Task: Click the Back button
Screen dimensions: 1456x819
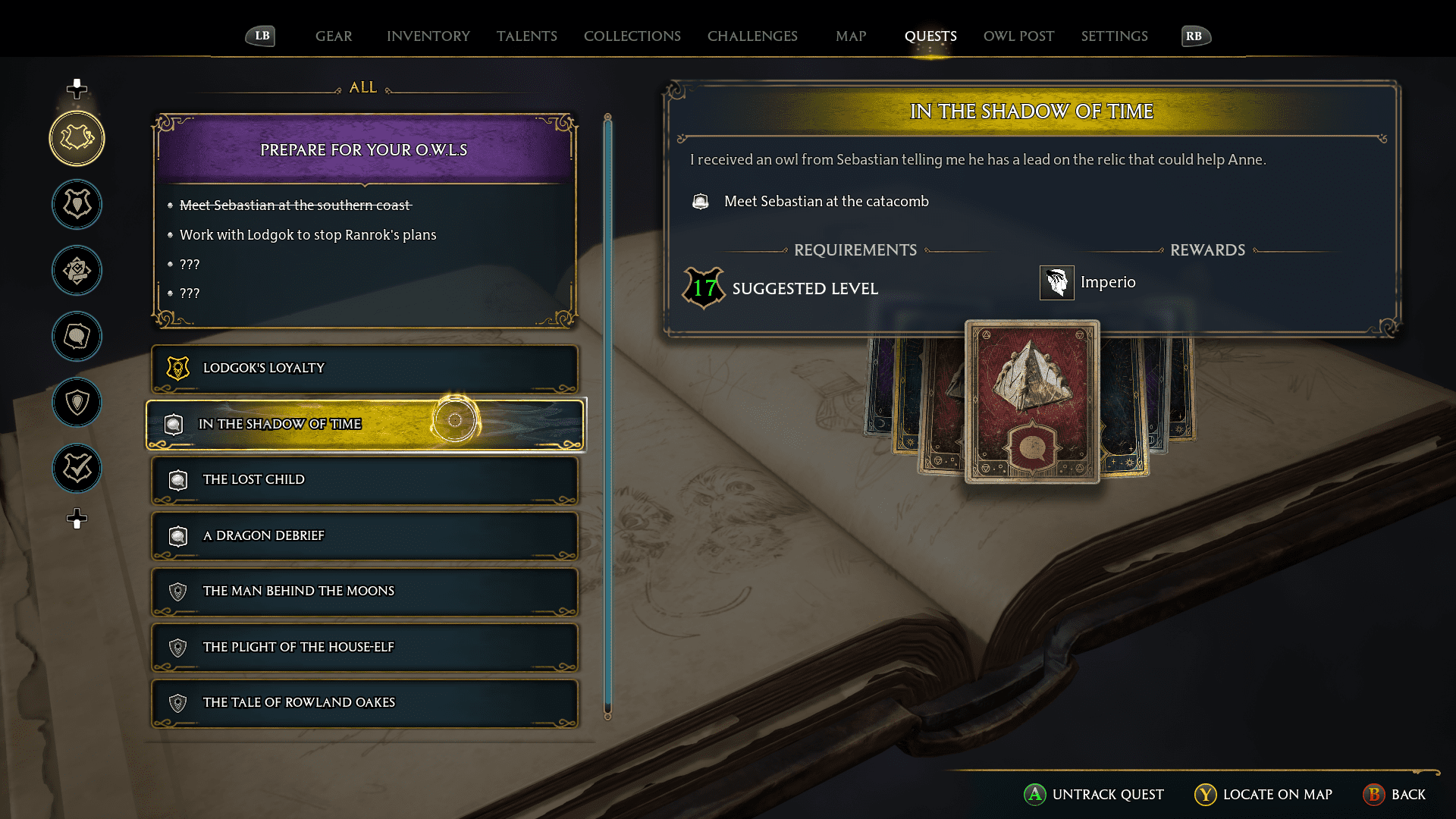Action: tap(1395, 795)
